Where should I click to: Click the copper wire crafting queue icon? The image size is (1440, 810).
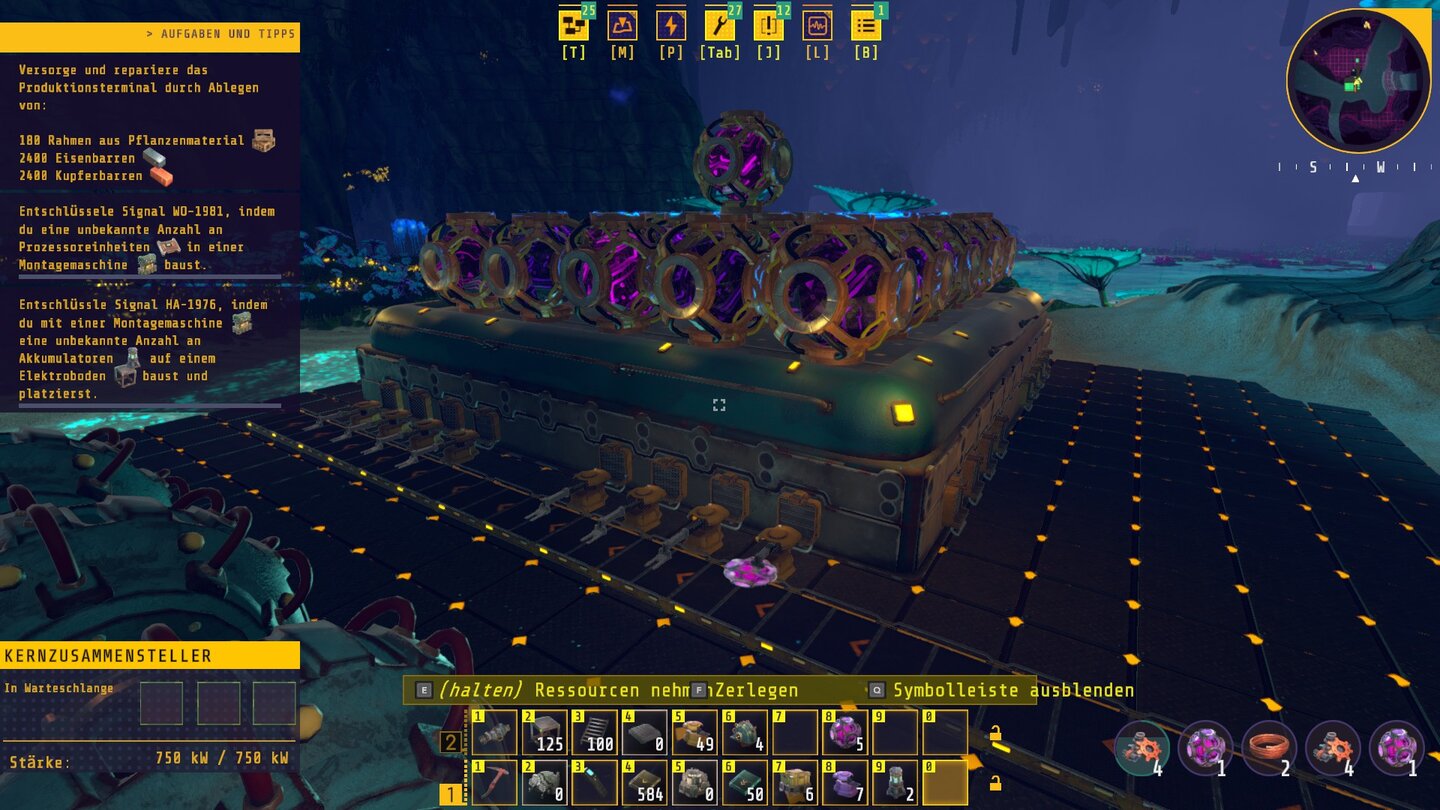pos(1270,748)
